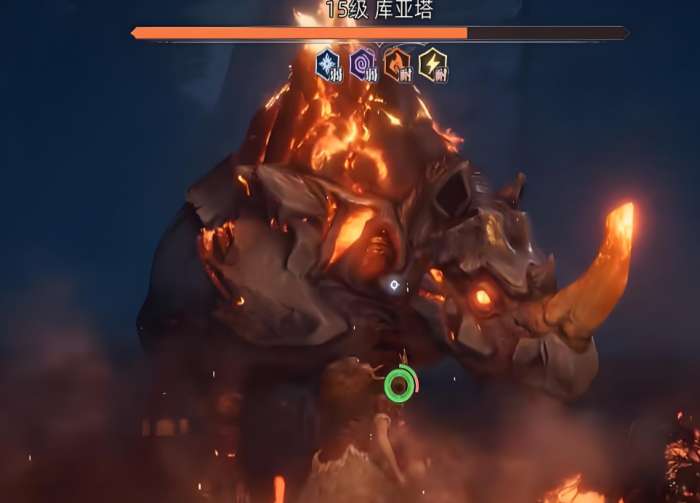Check the lightning bolt resistance icon
This screenshot has width=700, height=503.
pos(432,65)
